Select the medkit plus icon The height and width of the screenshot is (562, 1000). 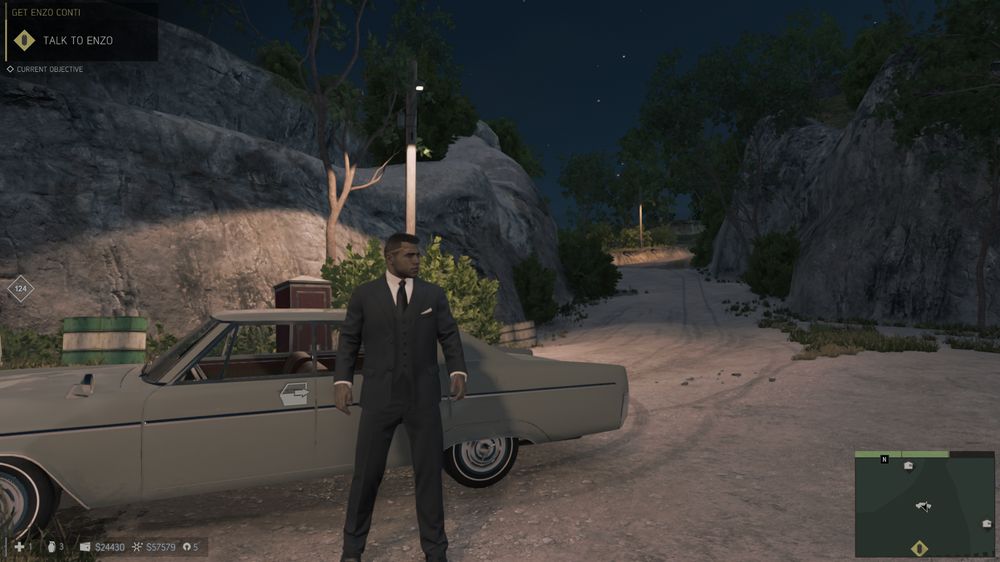(19, 547)
